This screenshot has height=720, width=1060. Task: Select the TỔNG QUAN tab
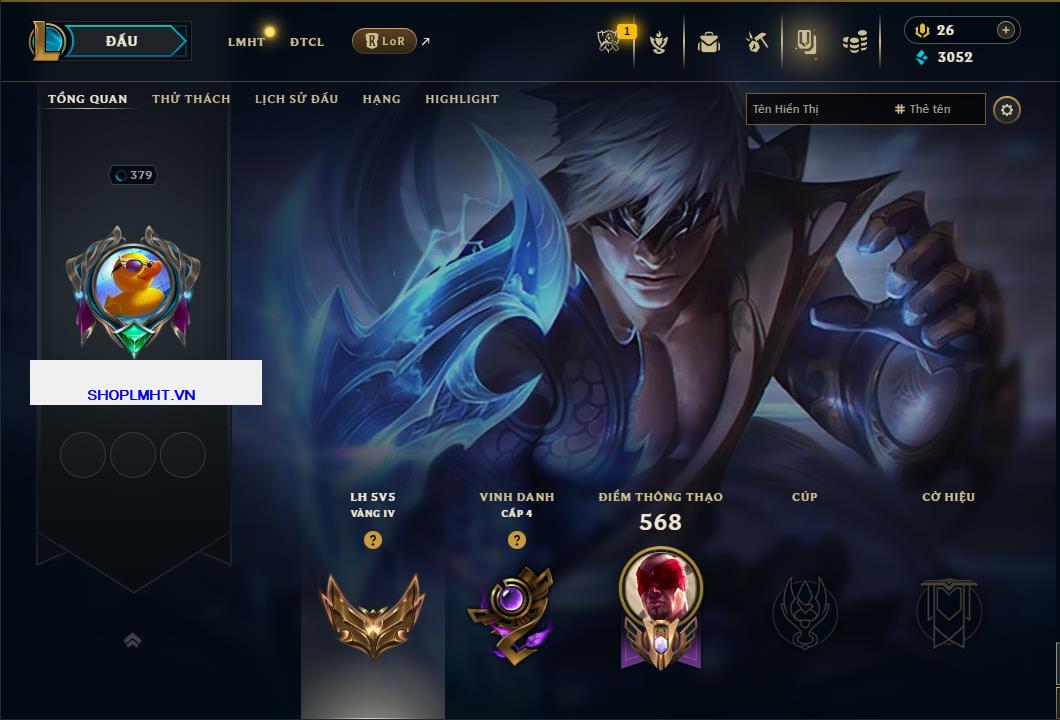click(x=88, y=99)
